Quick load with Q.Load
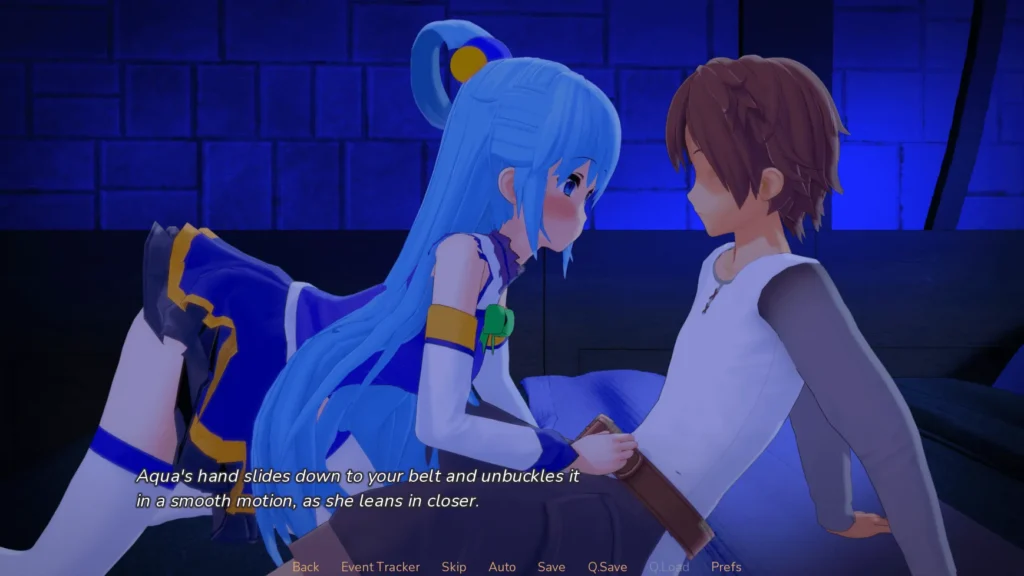 668,567
